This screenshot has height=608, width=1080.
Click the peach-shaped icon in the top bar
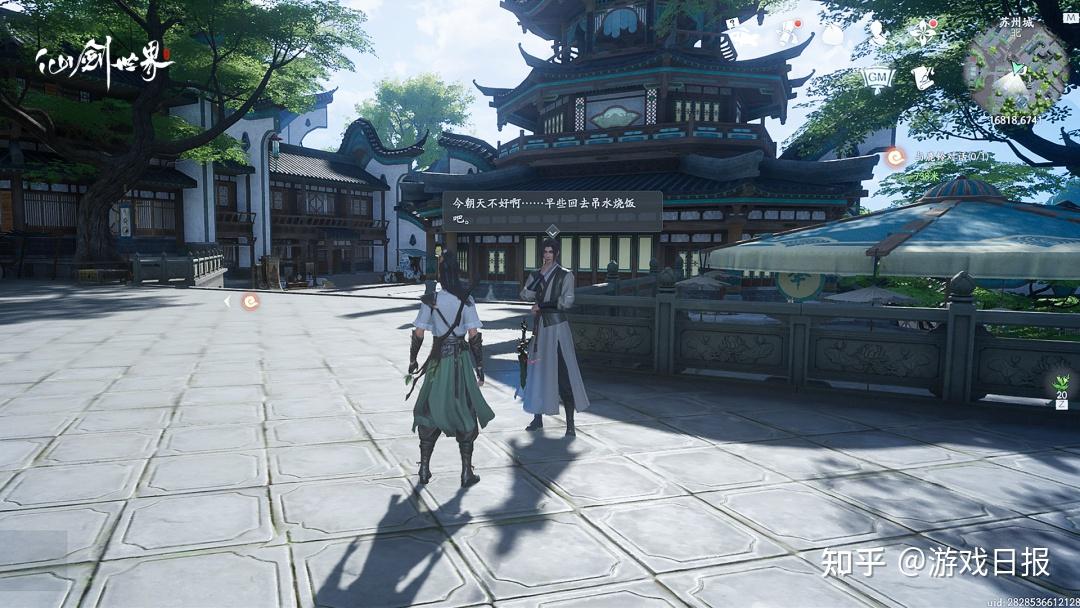coord(832,34)
